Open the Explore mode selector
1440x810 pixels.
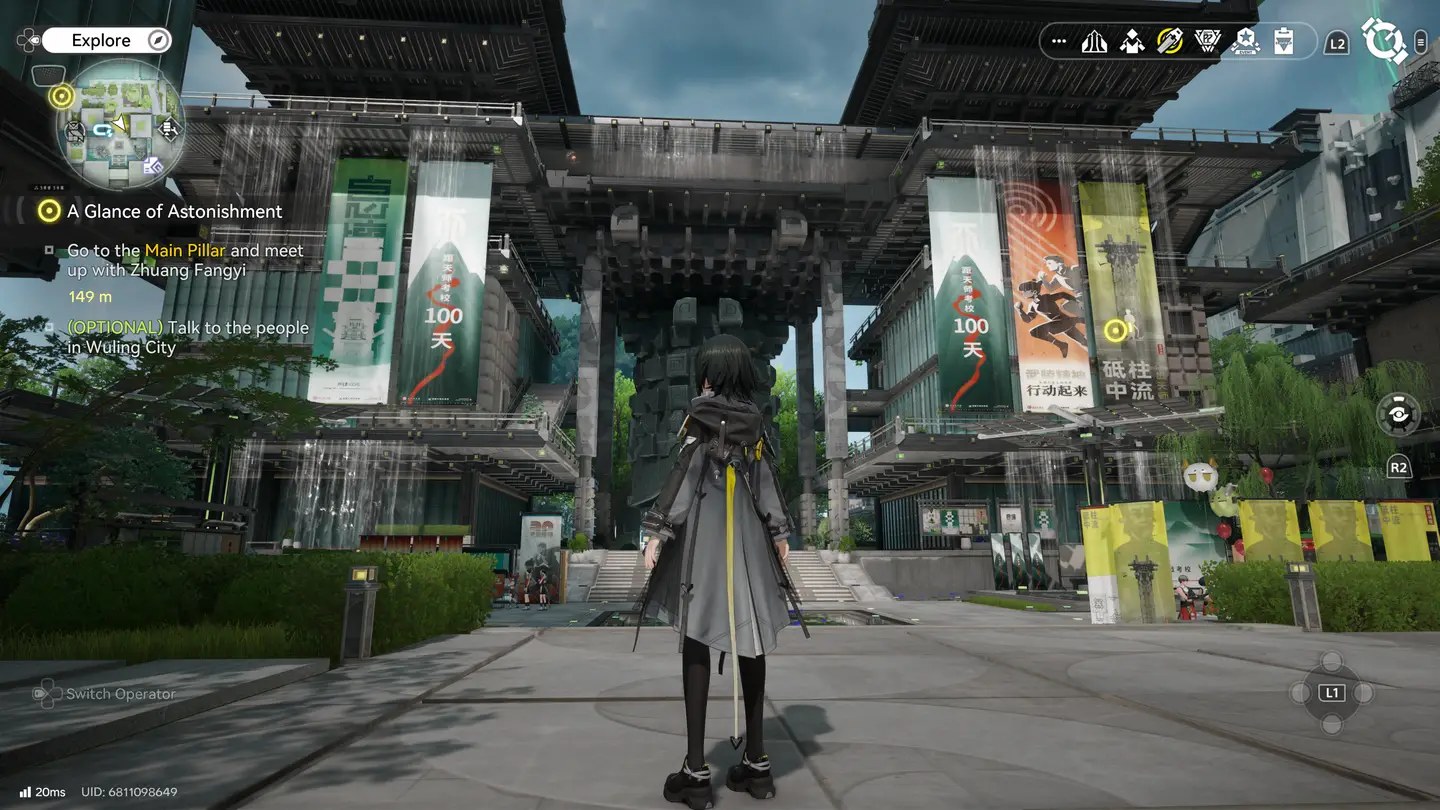tap(105, 41)
